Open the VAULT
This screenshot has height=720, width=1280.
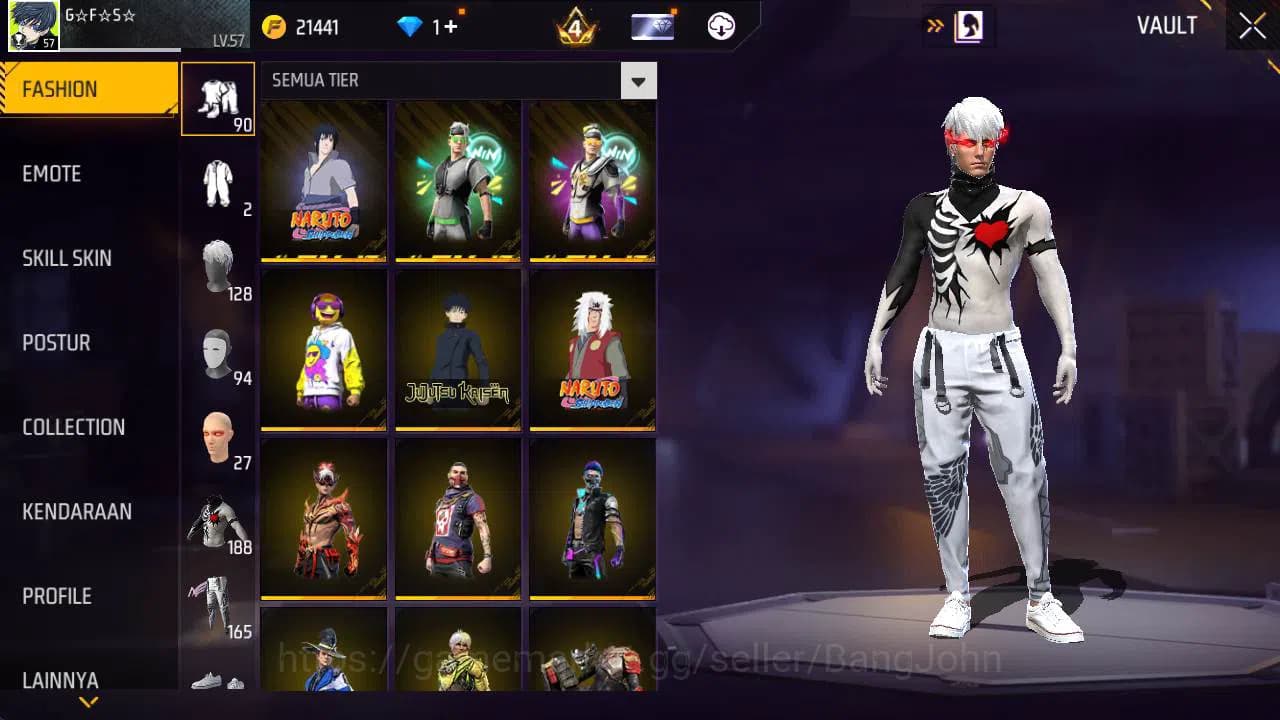coord(1166,26)
